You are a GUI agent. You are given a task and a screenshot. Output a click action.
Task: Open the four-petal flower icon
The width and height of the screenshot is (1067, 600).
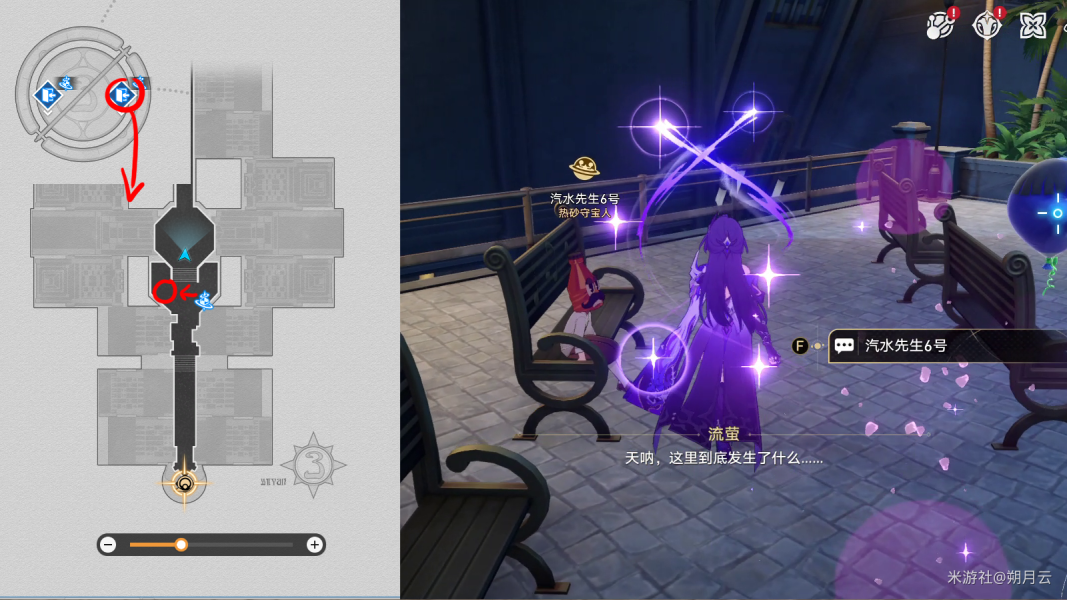[x=1033, y=24]
